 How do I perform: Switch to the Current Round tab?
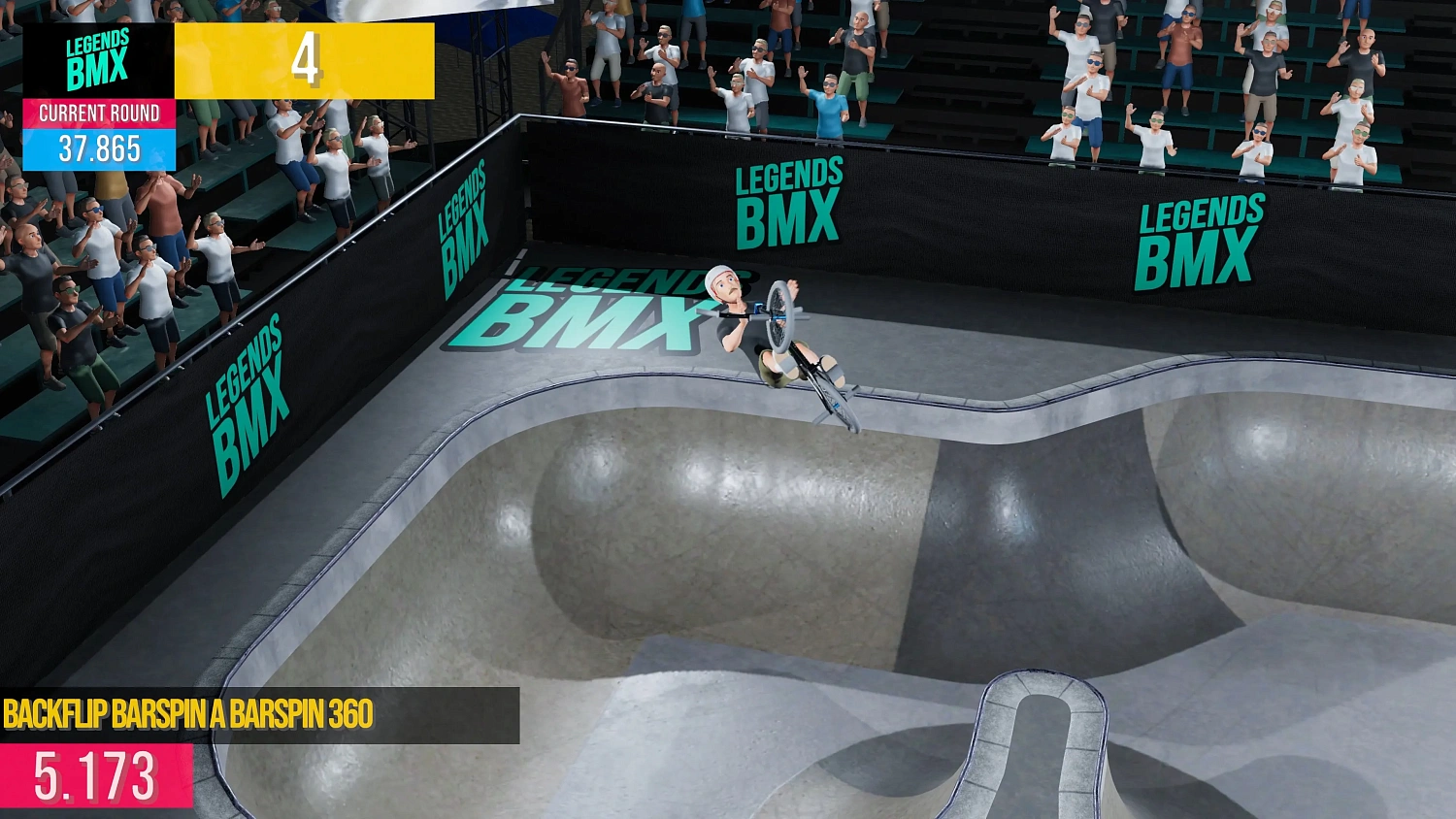point(97,114)
